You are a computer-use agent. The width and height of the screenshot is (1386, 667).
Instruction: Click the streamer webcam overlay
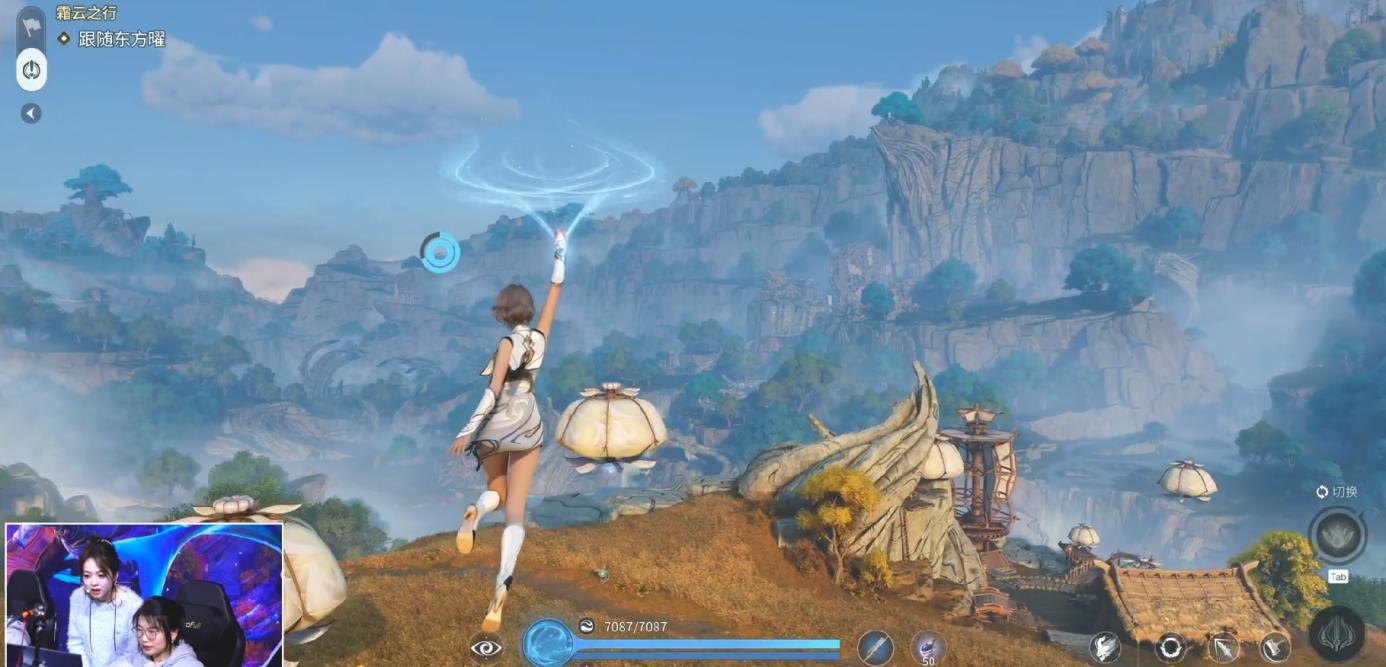coord(144,594)
